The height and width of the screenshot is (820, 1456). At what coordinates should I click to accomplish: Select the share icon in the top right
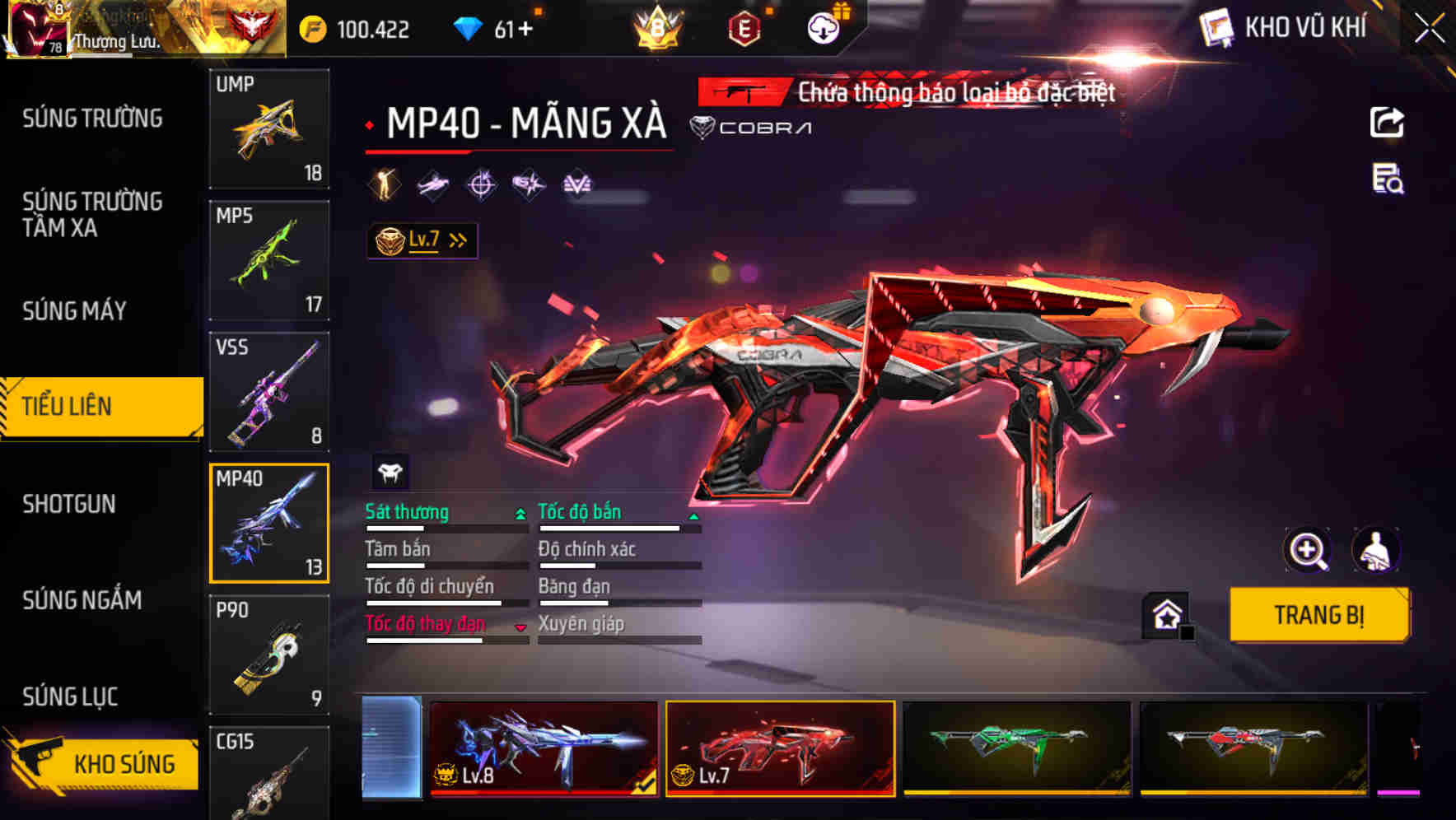coord(1386,122)
